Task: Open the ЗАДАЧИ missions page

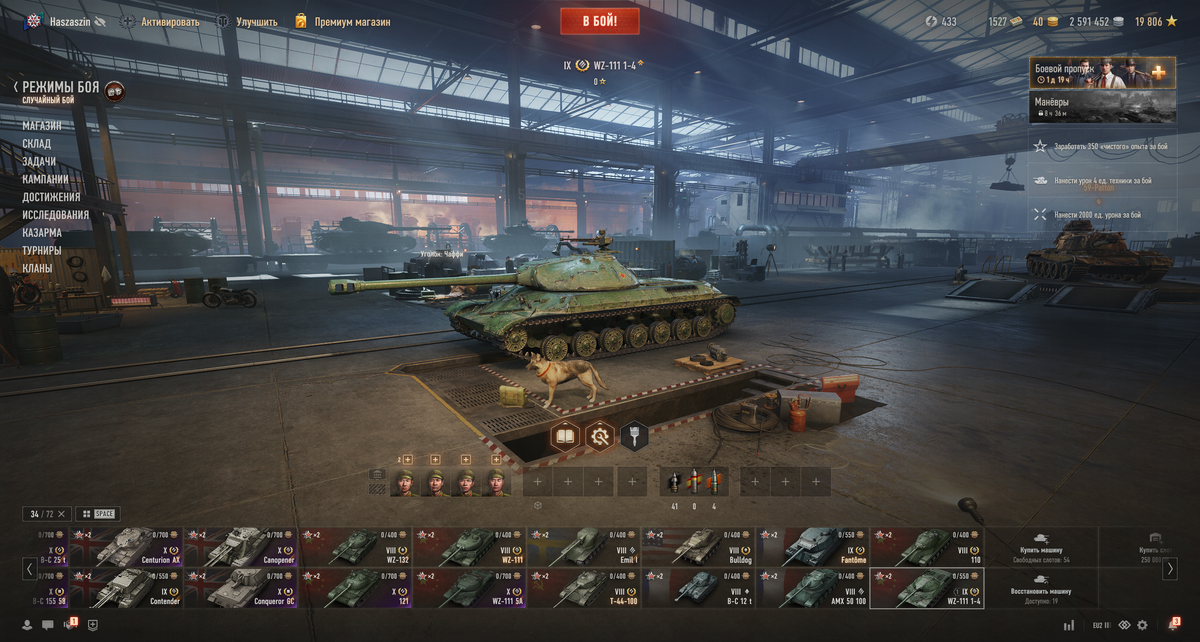Action: pos(39,161)
